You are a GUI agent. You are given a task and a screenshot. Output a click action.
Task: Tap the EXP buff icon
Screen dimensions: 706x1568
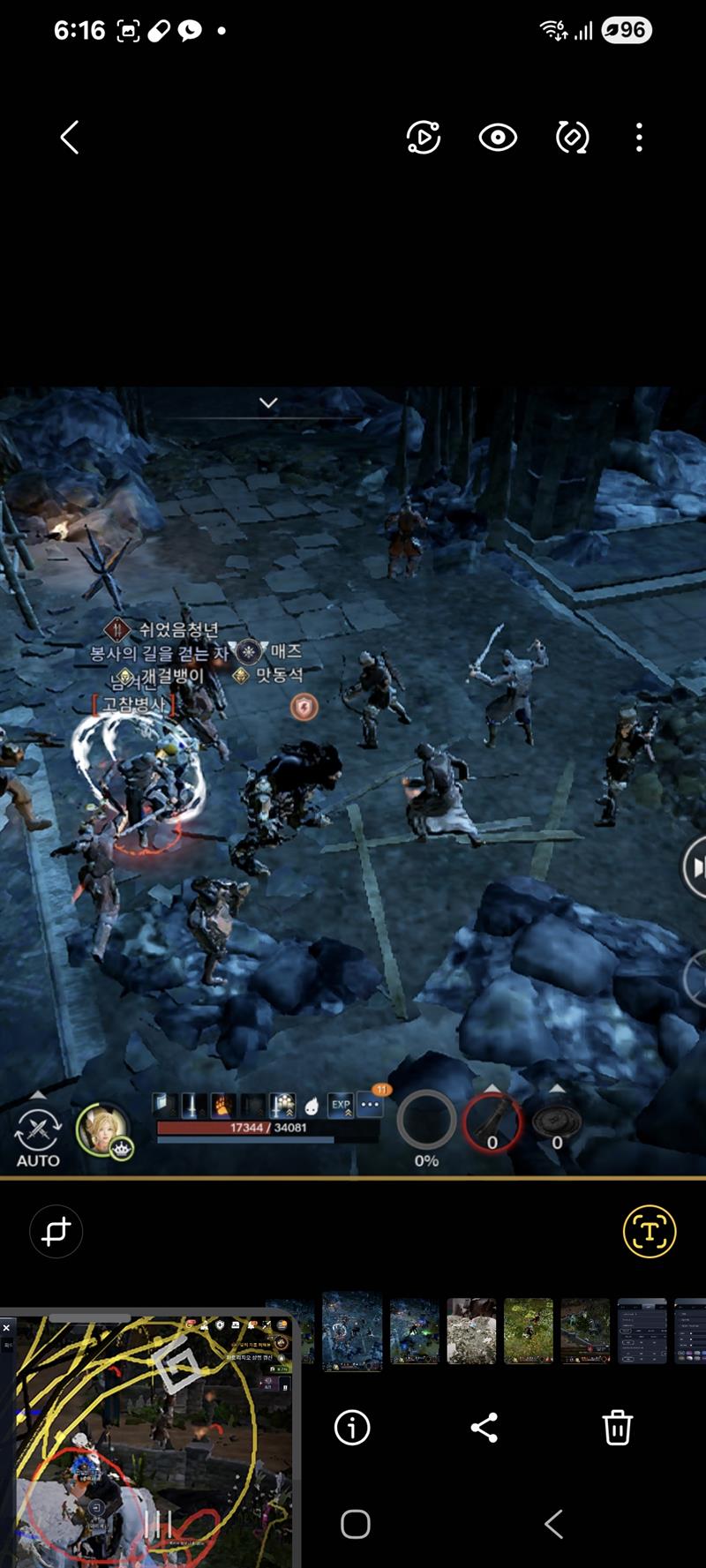[x=341, y=1105]
